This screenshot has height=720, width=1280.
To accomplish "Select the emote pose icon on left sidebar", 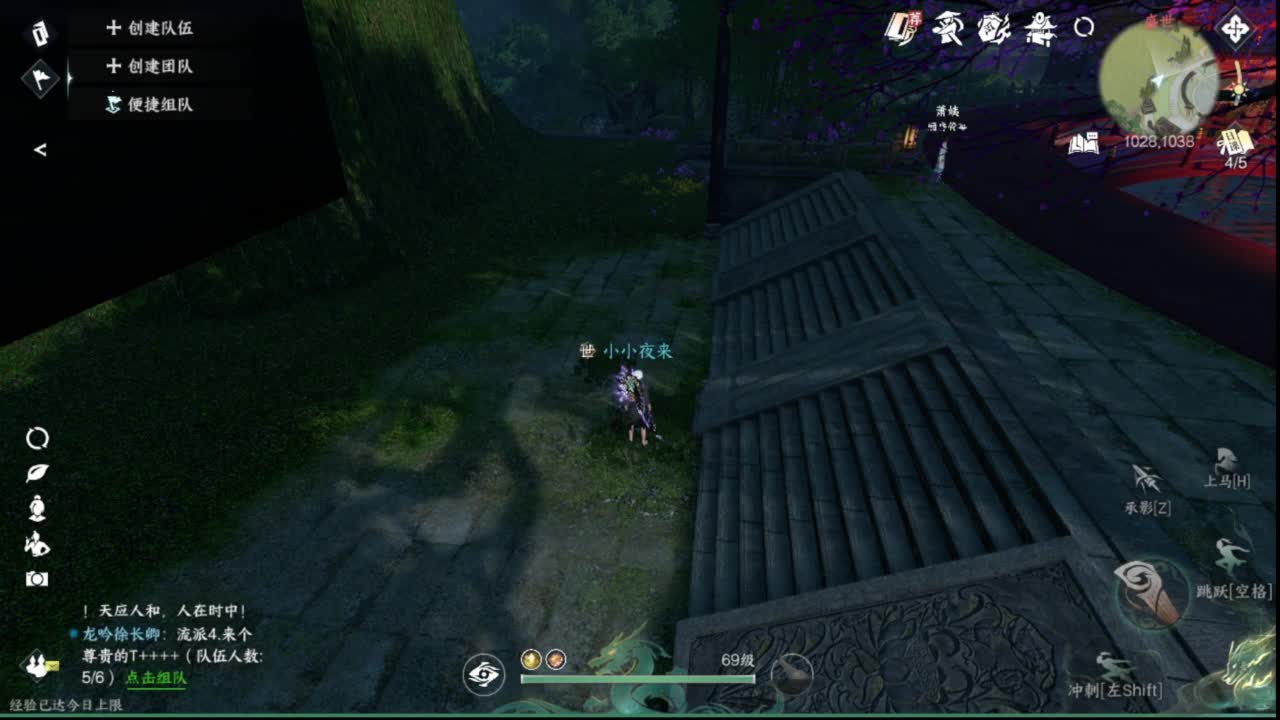I will [x=37, y=545].
